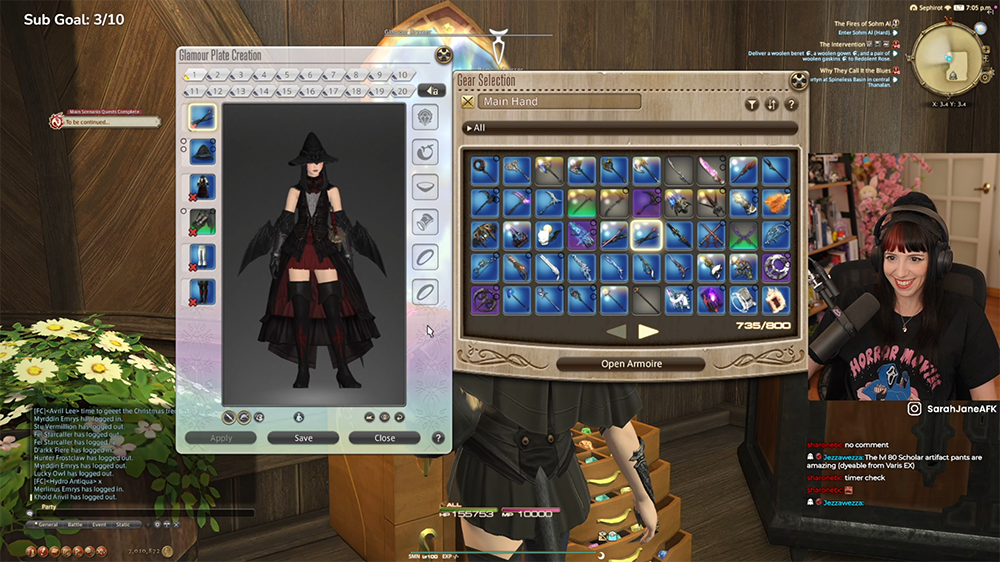Switch chat to the Battle tab

click(75, 524)
